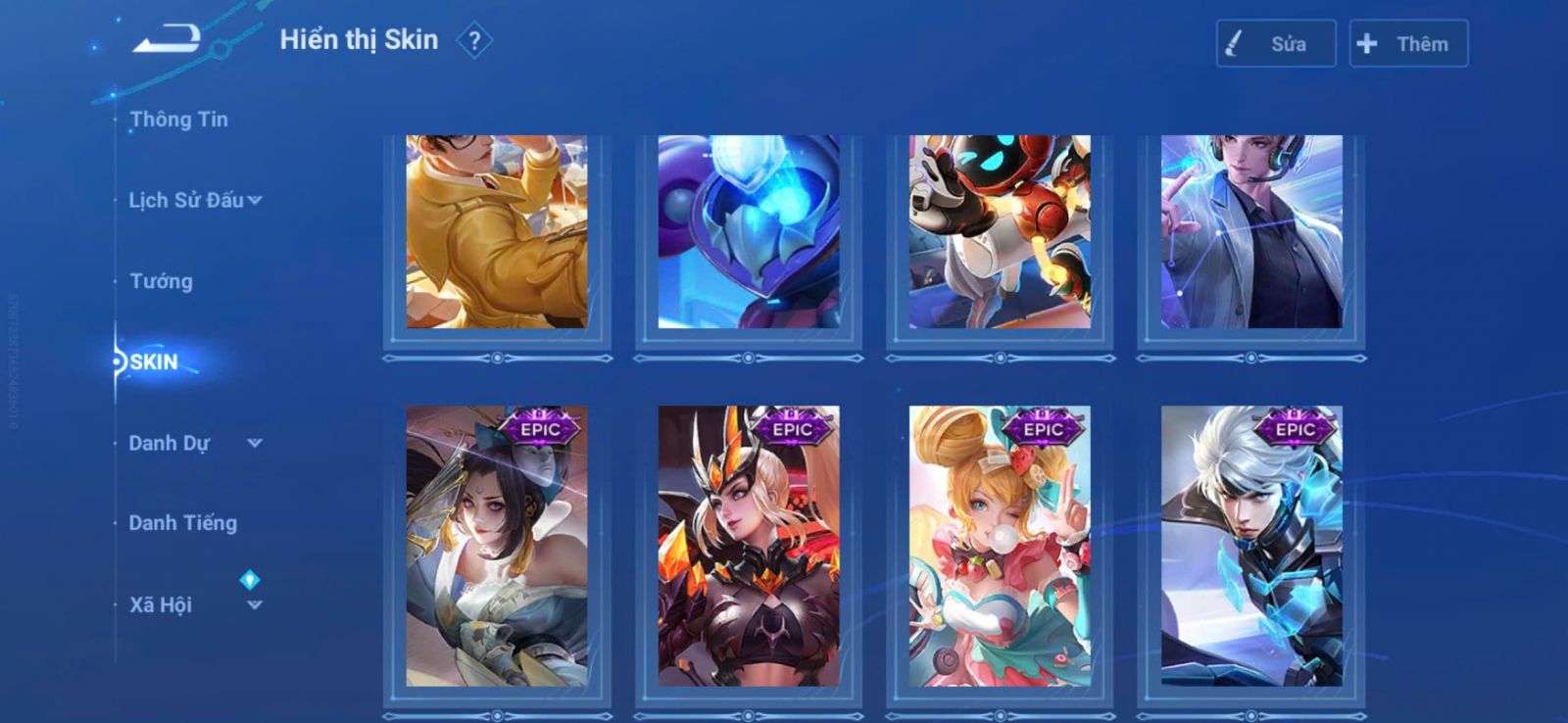1568x723 pixels.
Task: Choose the blue armored helmet skin card
Action: (x=749, y=232)
